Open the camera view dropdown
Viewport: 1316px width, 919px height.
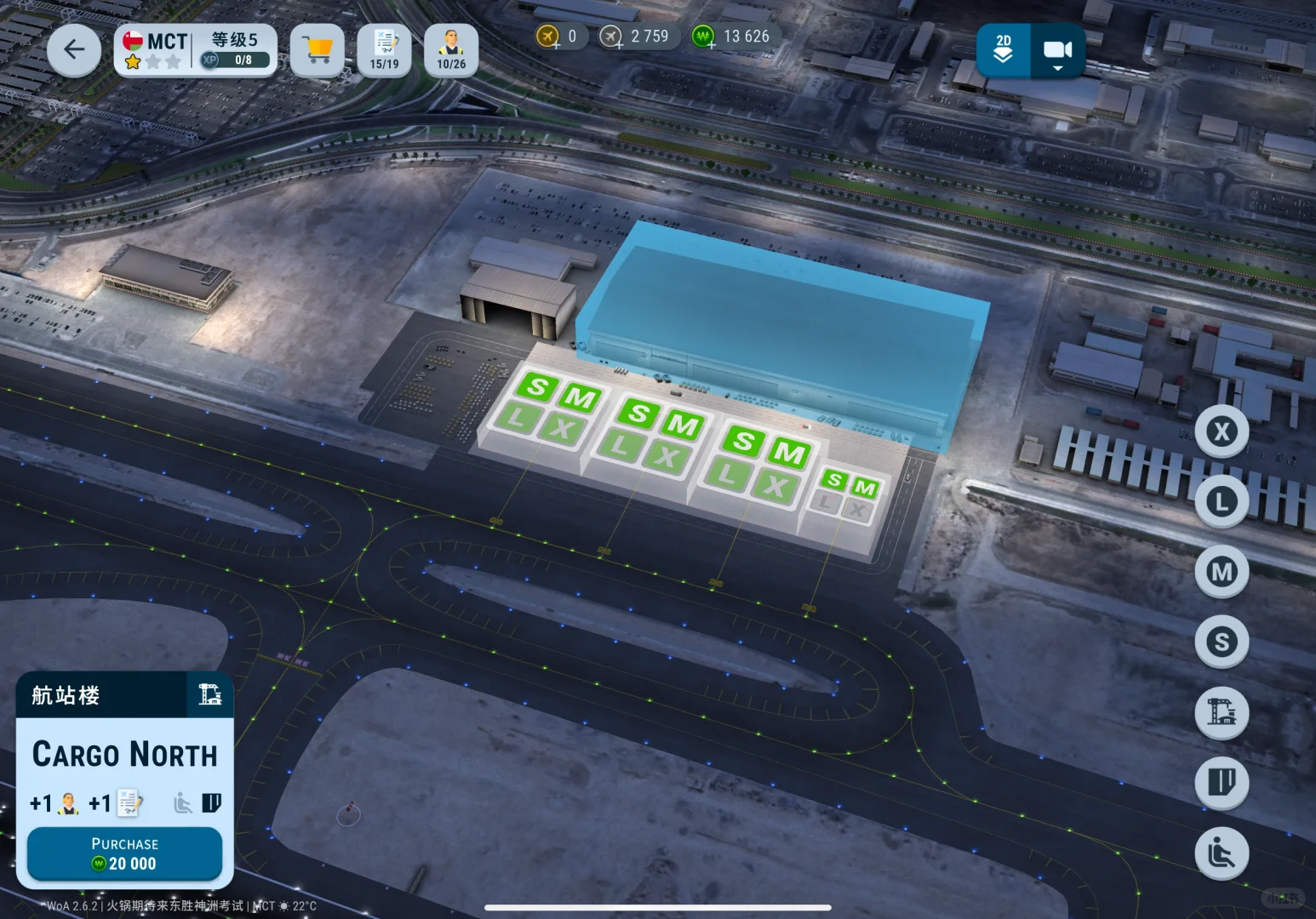coord(1057,51)
